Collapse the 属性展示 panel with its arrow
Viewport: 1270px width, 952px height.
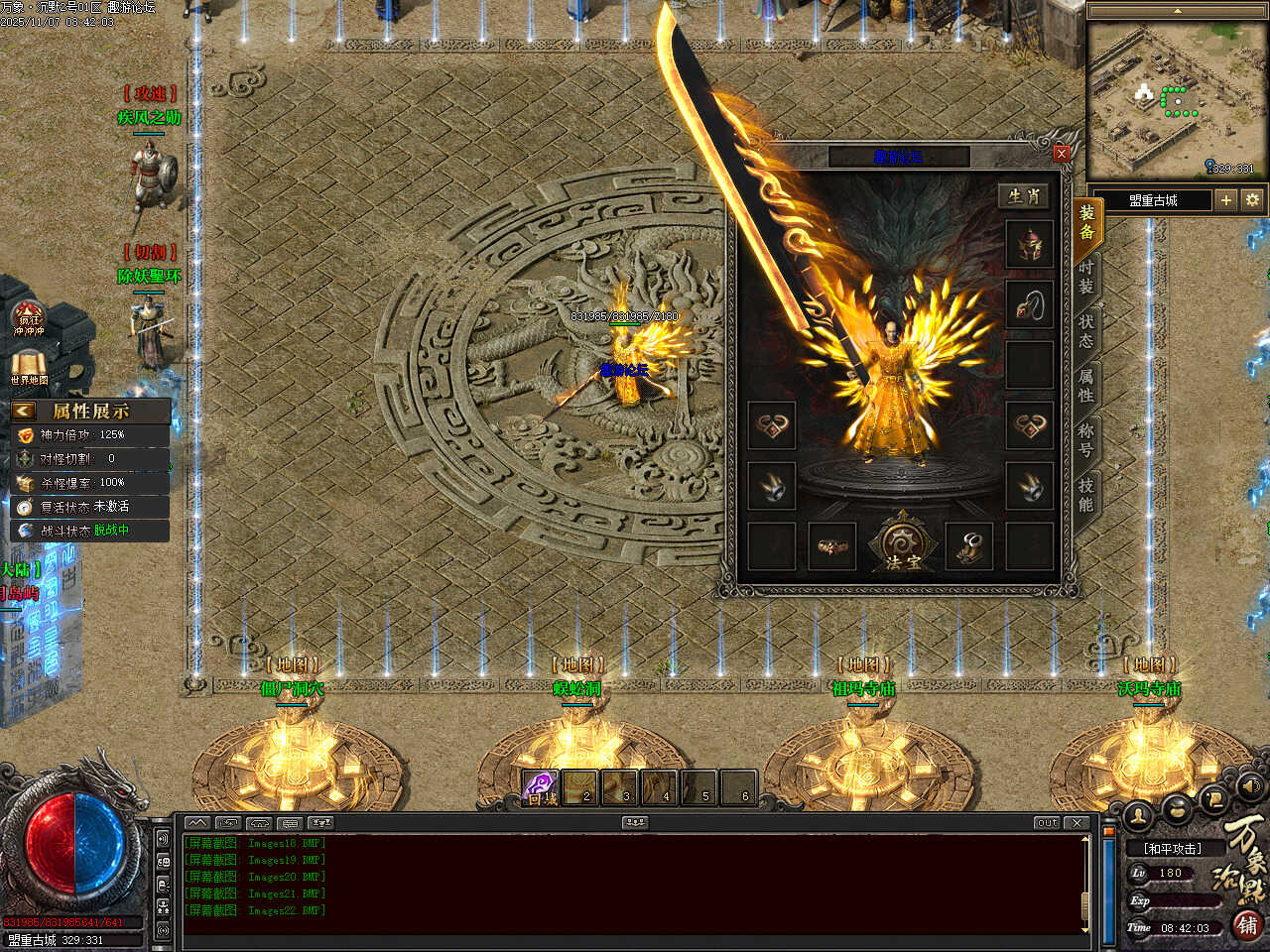(x=24, y=411)
